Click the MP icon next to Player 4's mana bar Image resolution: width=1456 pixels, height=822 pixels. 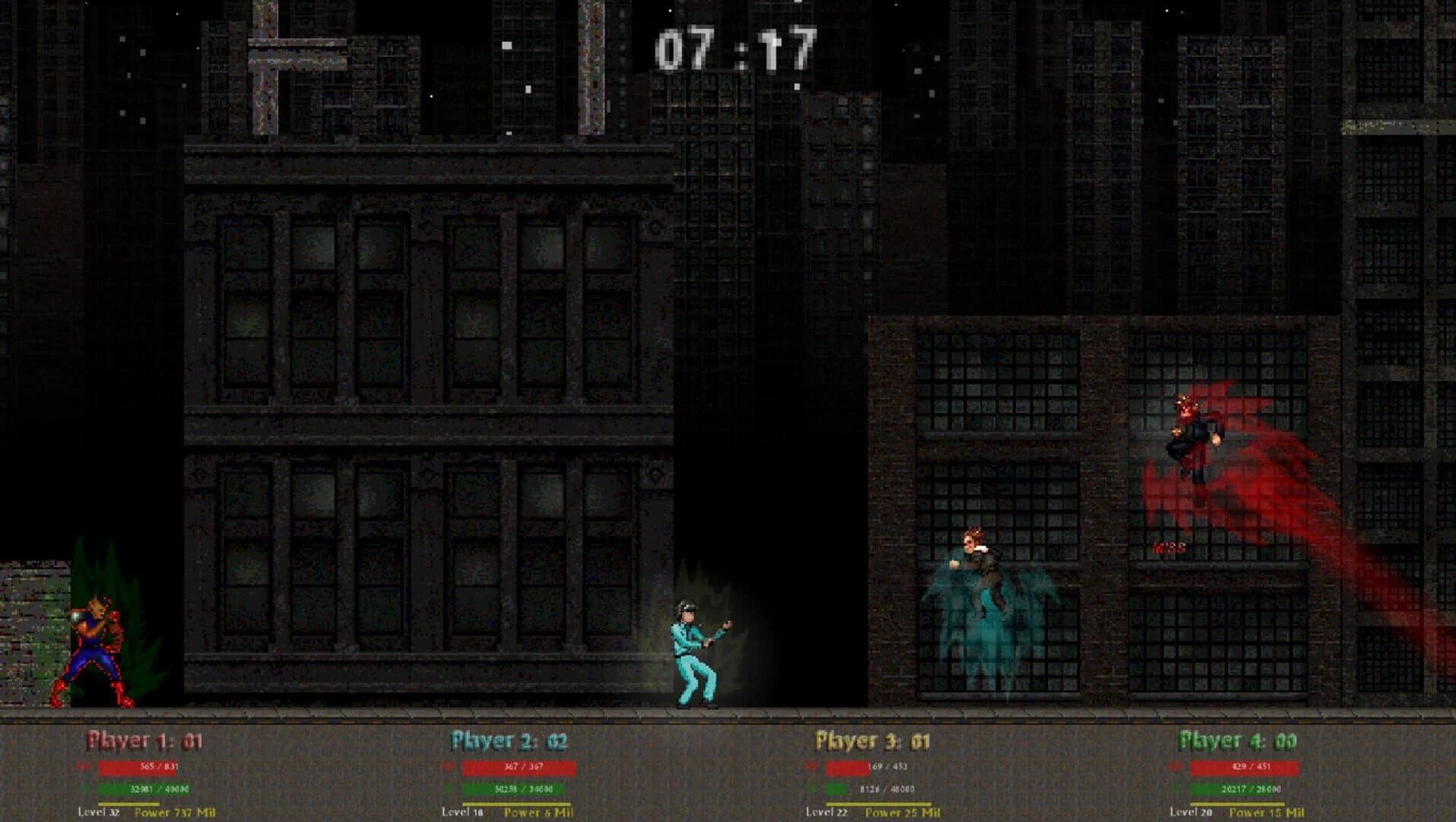pos(1174,789)
